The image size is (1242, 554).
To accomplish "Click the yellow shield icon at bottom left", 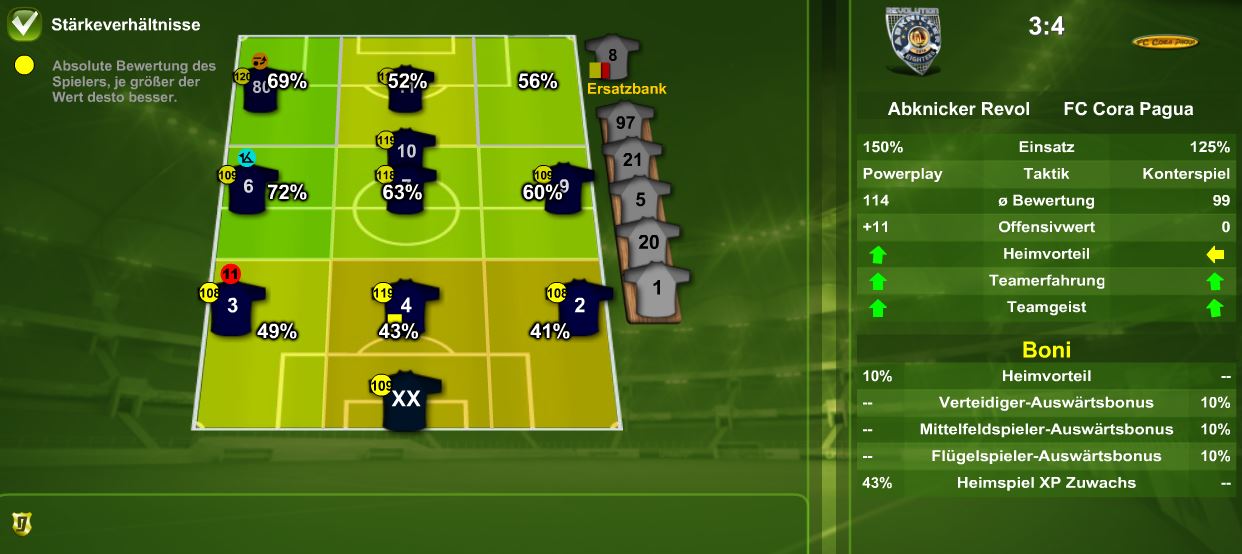I will click(x=19, y=522).
